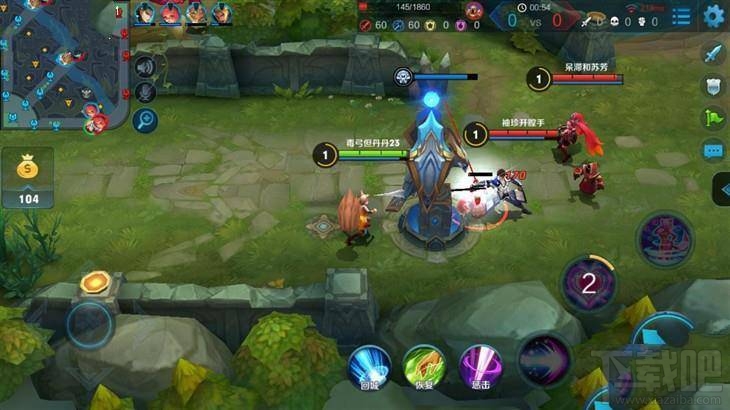
Task: Toggle the speaker sound button
Action: [x=146, y=67]
